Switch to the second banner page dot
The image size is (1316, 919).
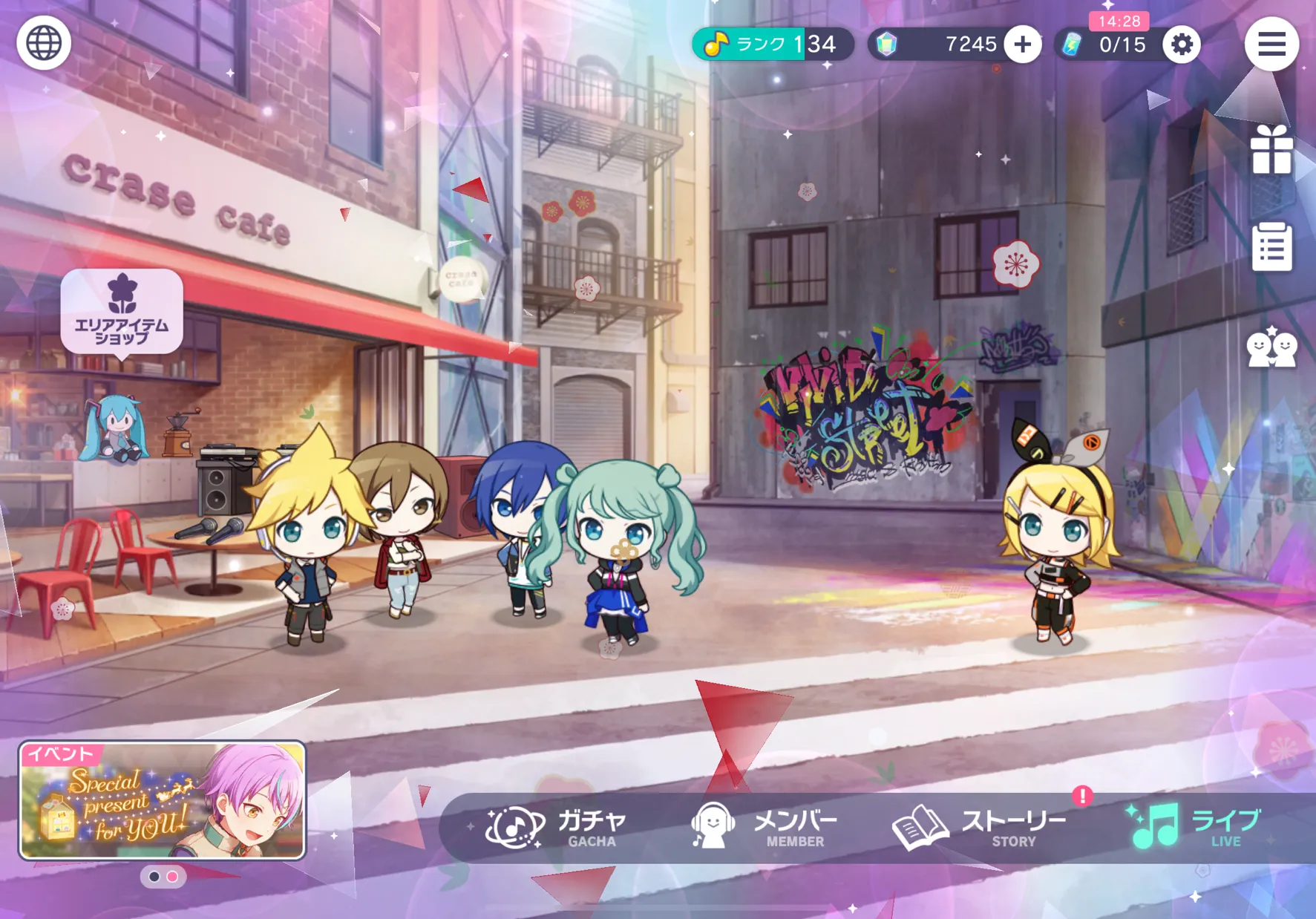(x=172, y=877)
